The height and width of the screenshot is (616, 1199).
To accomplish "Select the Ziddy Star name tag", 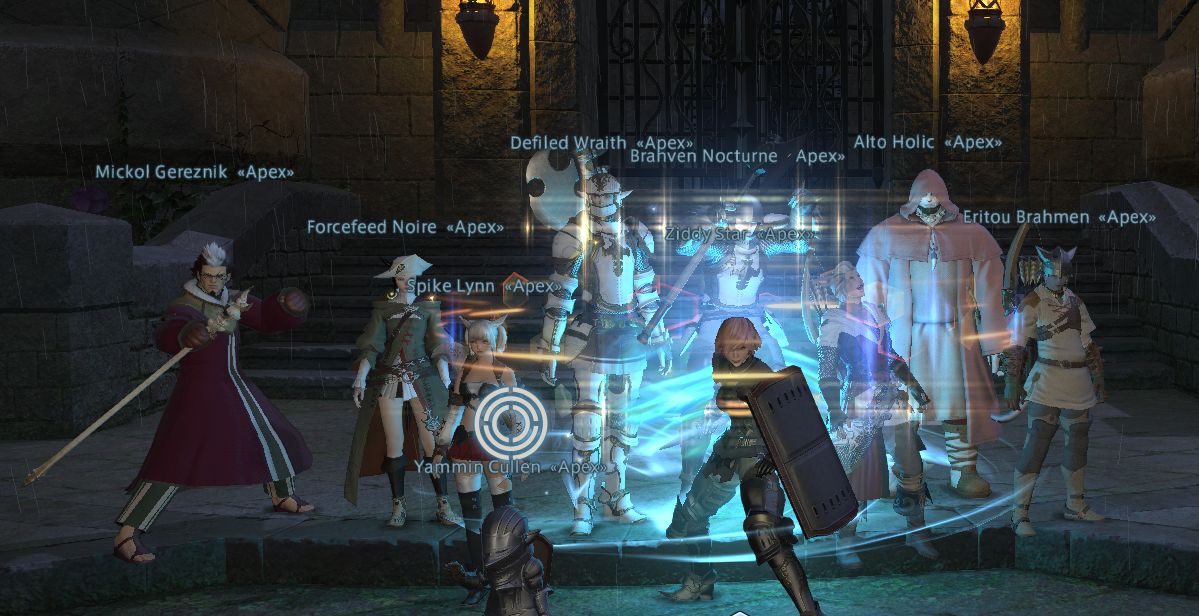I will (x=739, y=234).
